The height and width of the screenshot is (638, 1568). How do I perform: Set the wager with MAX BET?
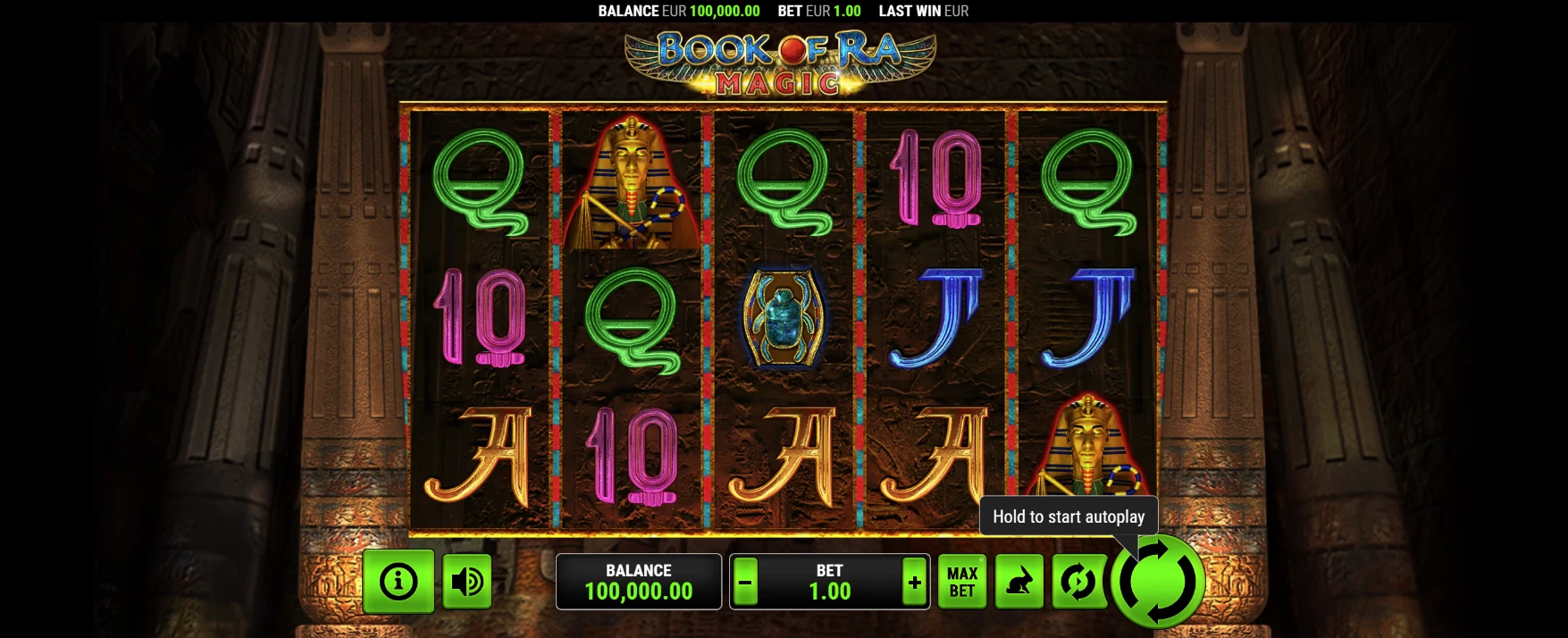[962, 582]
